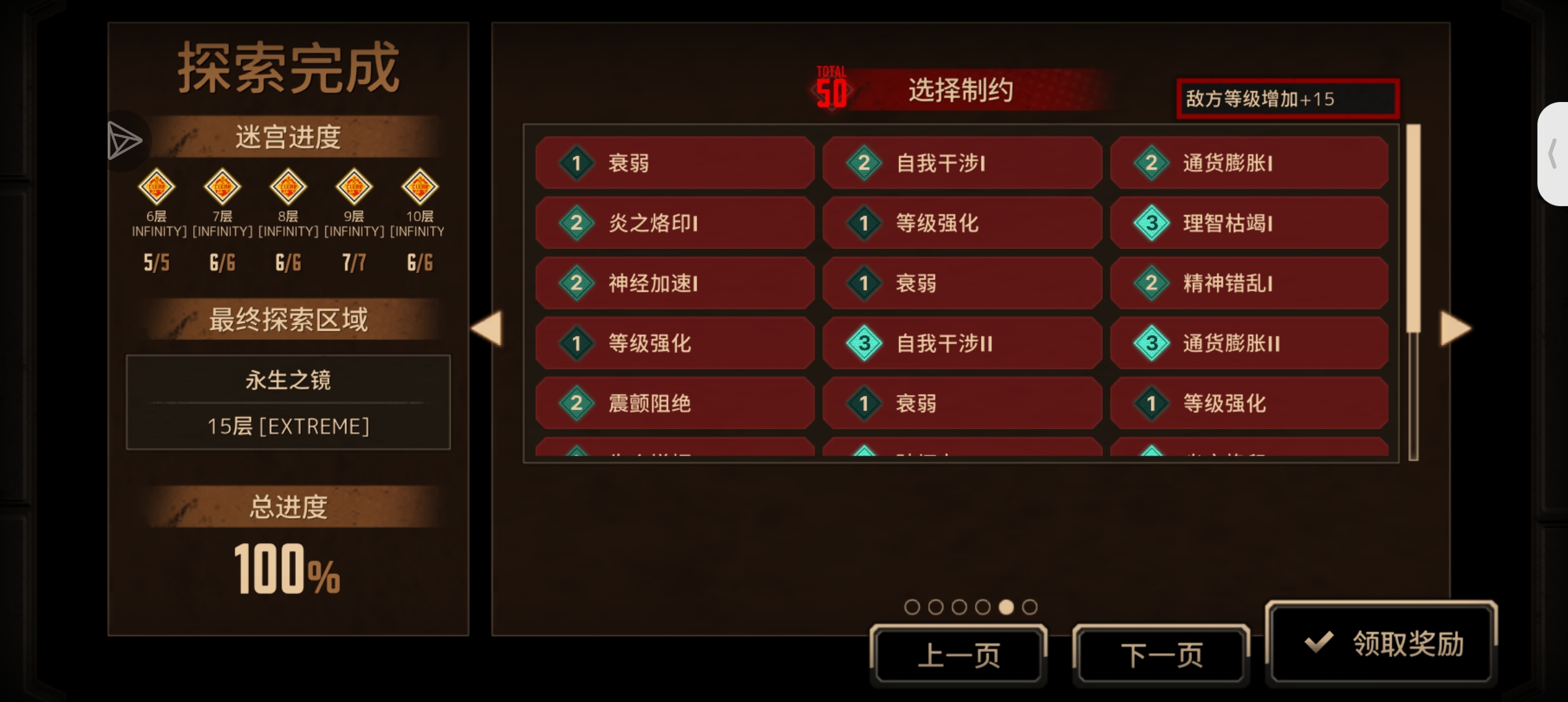Click the right arrow to browse constraints
The image size is (1568, 702).
click(x=1456, y=330)
